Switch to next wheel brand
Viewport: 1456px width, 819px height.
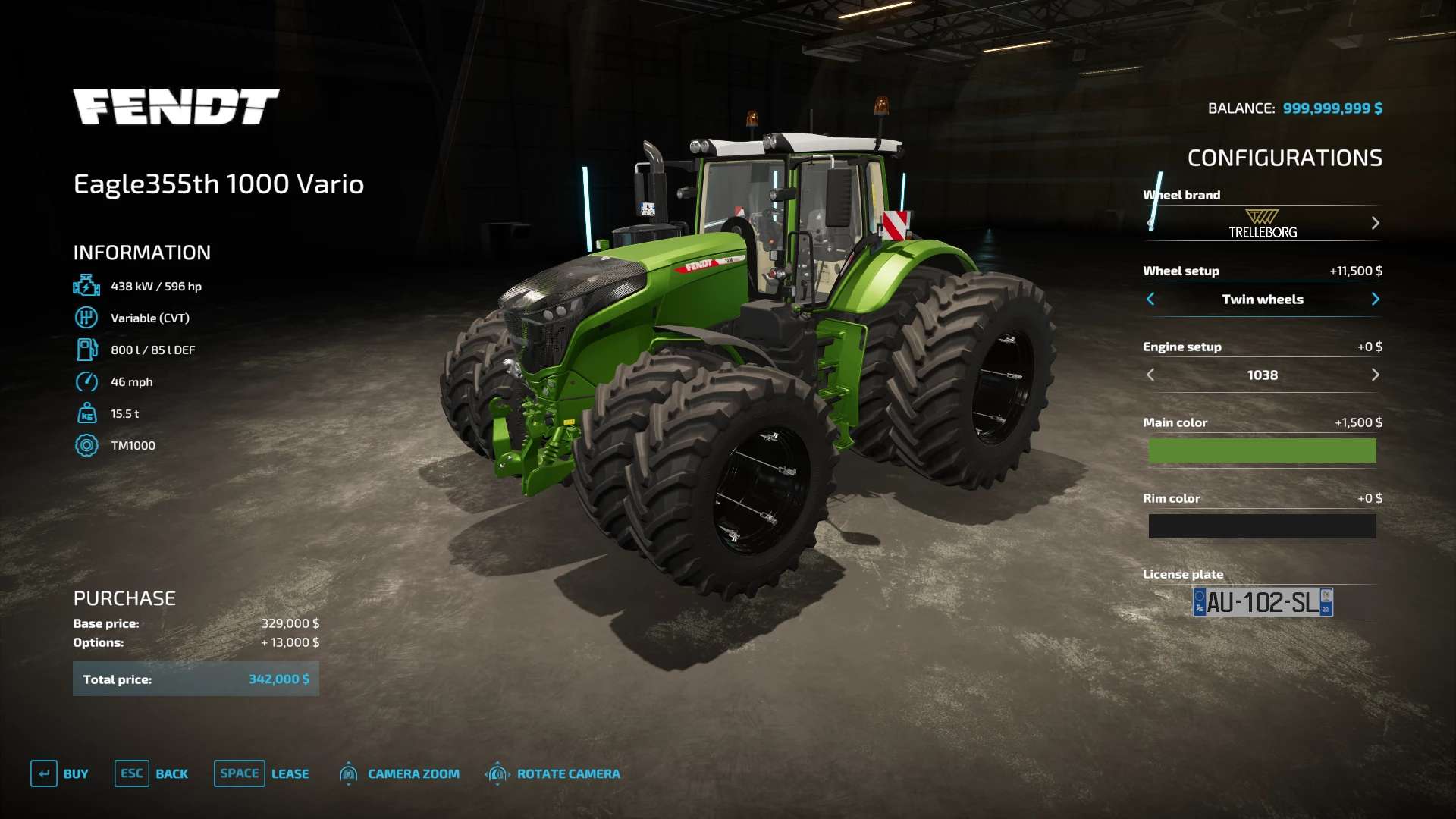[1375, 223]
